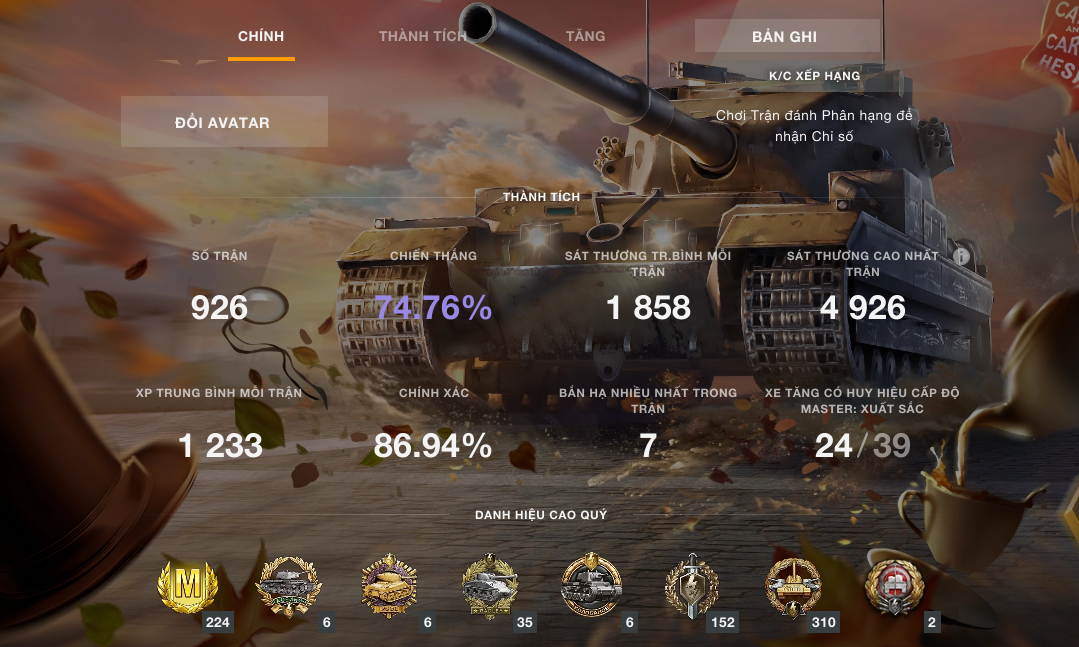
Task: Select the gold M Mastery badge
Action: coord(188,586)
